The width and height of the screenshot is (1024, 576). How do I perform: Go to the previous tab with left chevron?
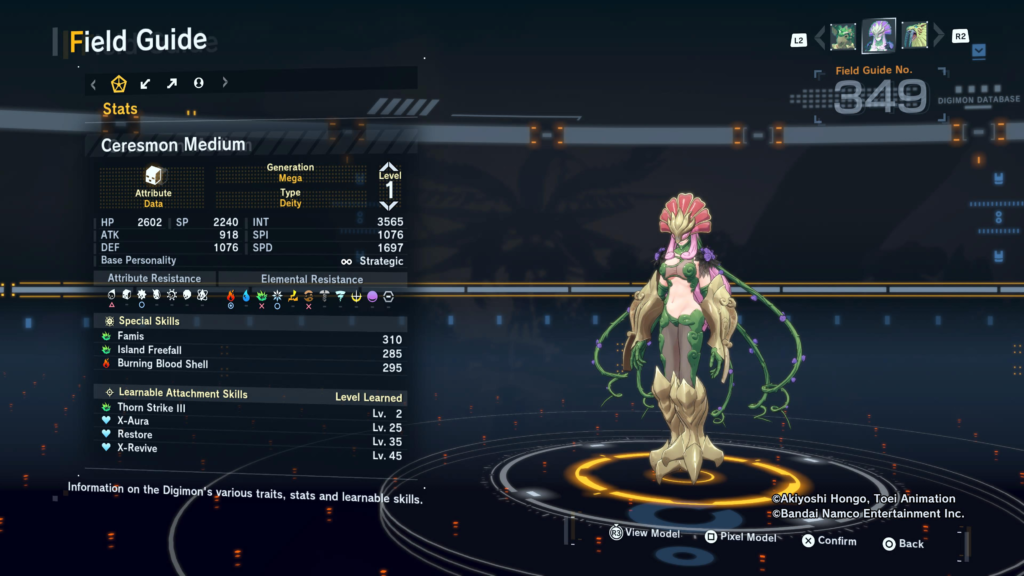(94, 84)
